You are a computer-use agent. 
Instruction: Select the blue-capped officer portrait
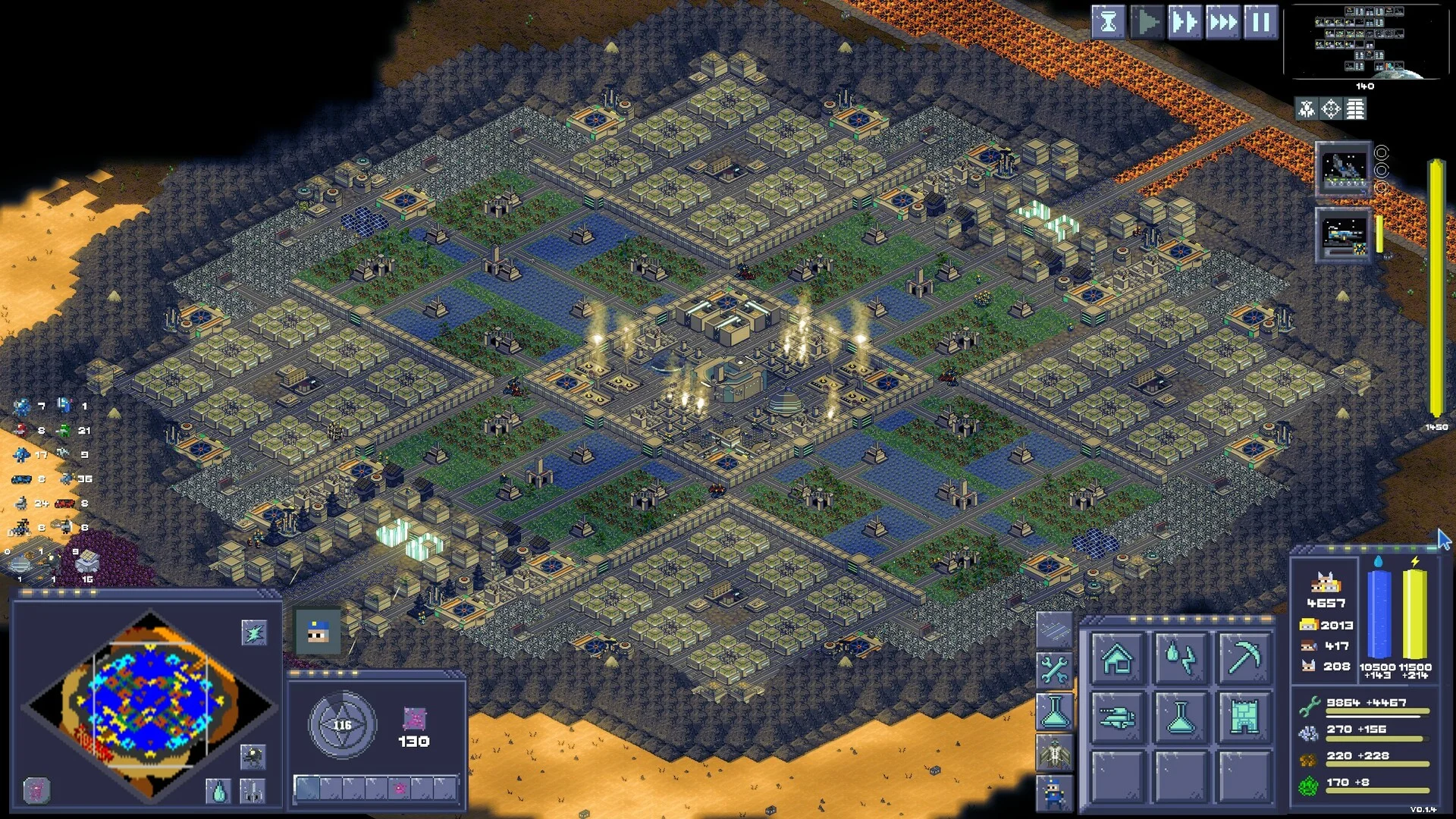click(318, 631)
